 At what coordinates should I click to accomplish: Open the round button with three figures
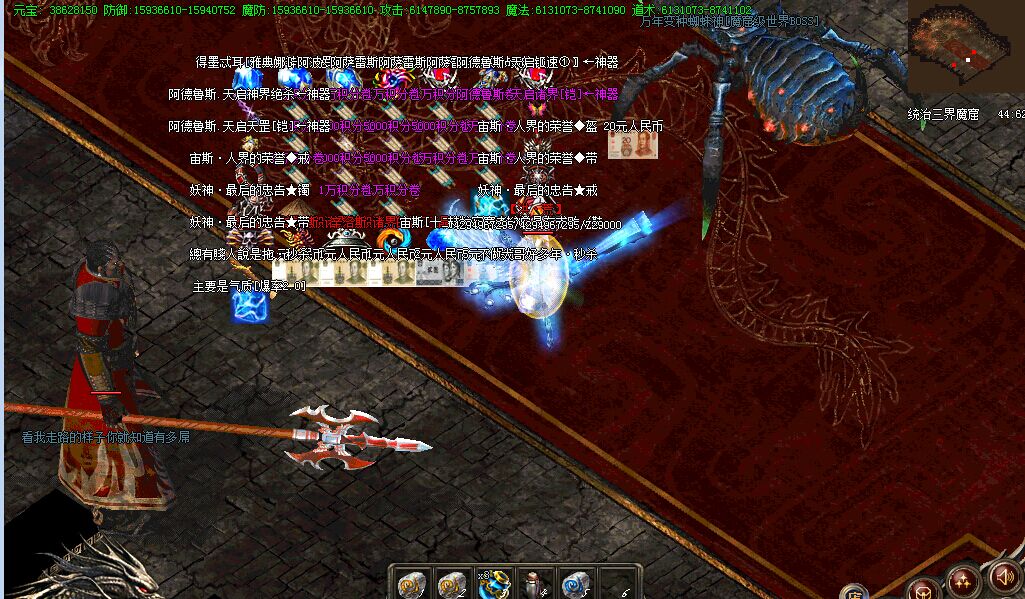(964, 582)
